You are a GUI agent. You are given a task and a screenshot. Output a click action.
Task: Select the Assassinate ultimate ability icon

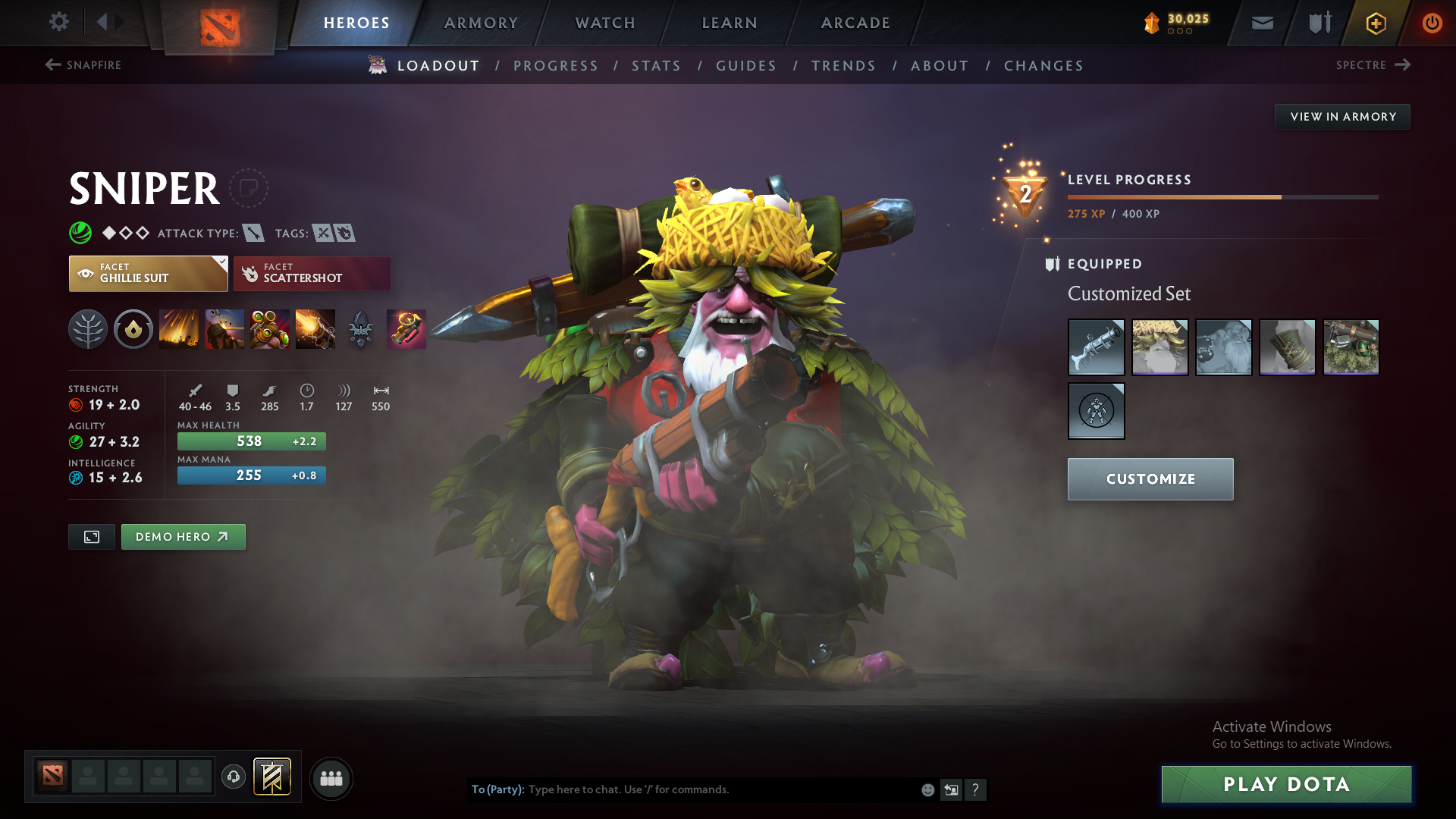tap(315, 329)
